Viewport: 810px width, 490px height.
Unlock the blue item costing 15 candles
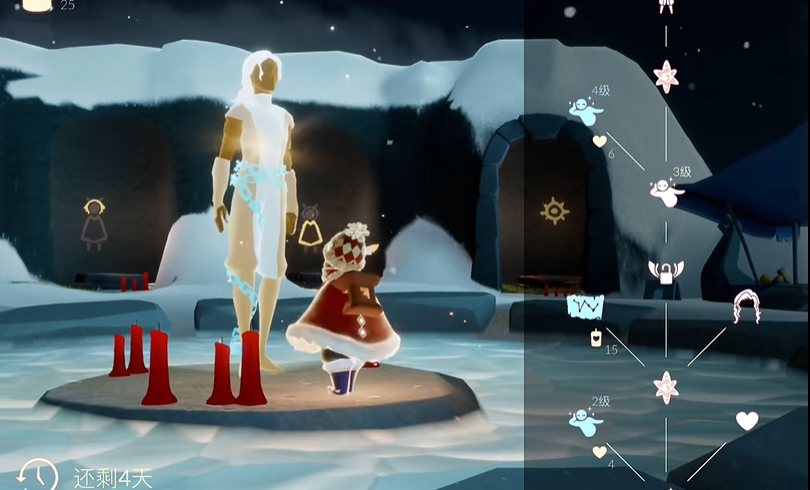(x=584, y=305)
